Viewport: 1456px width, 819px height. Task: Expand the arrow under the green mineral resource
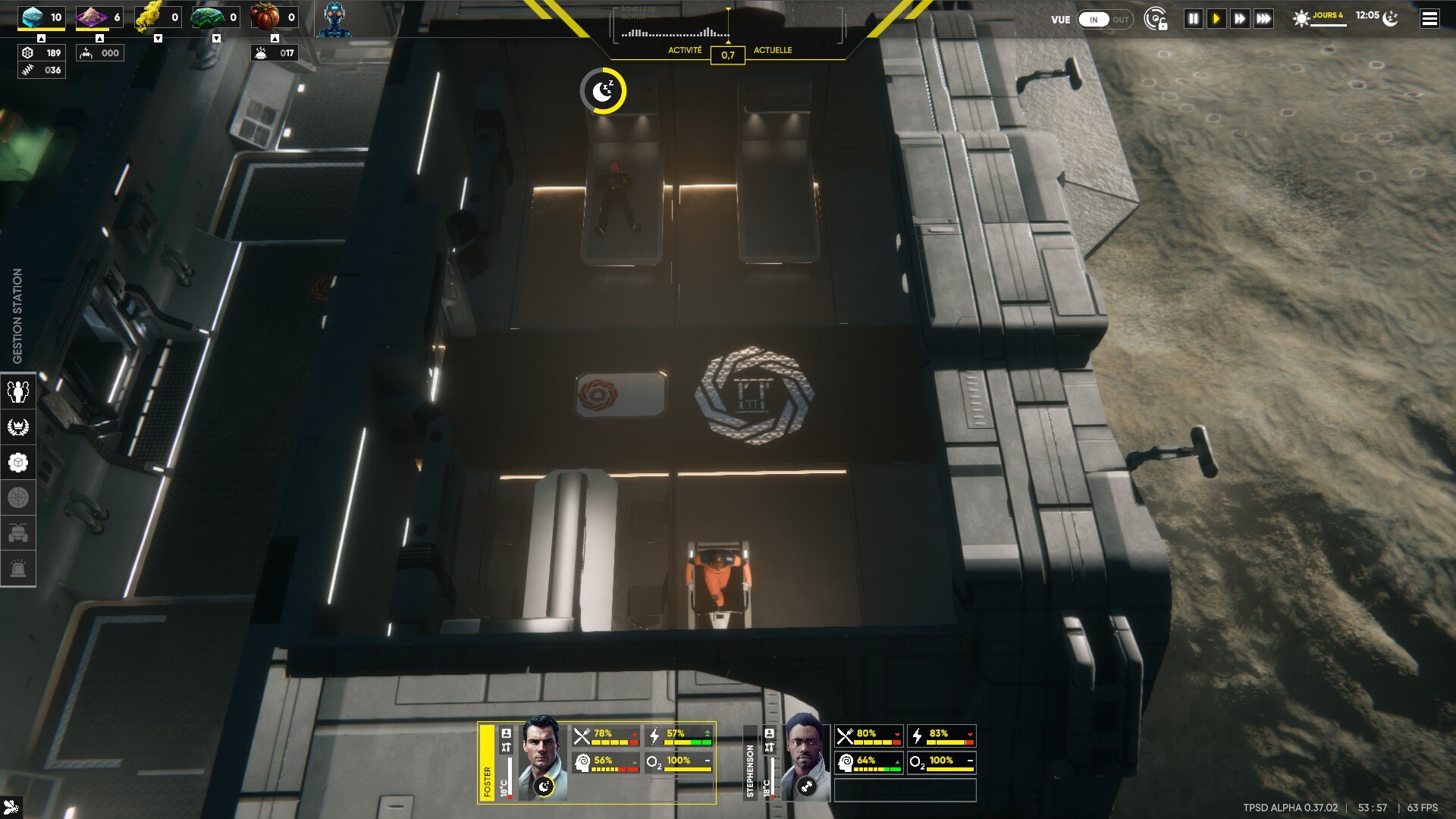coord(216,39)
